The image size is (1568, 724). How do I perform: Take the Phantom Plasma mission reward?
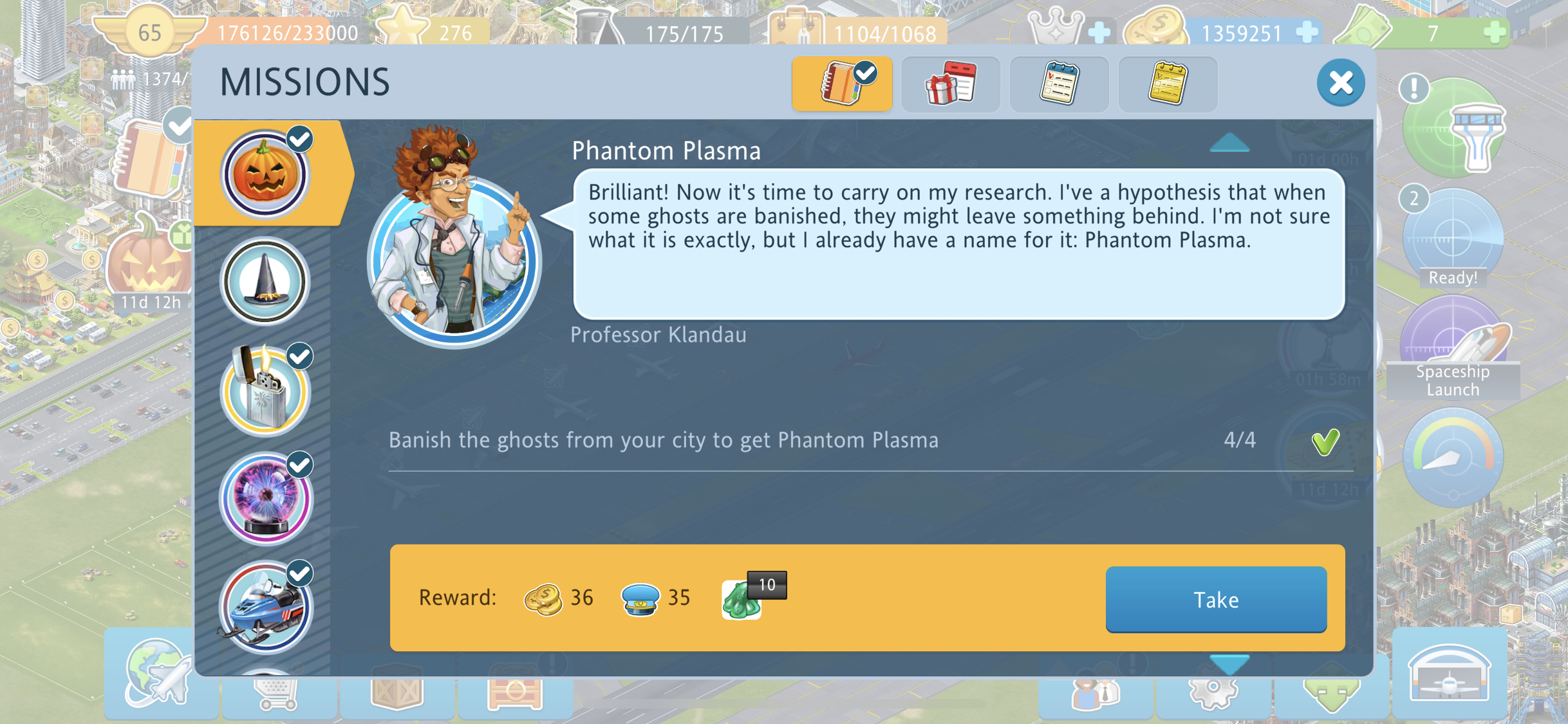1215,599
